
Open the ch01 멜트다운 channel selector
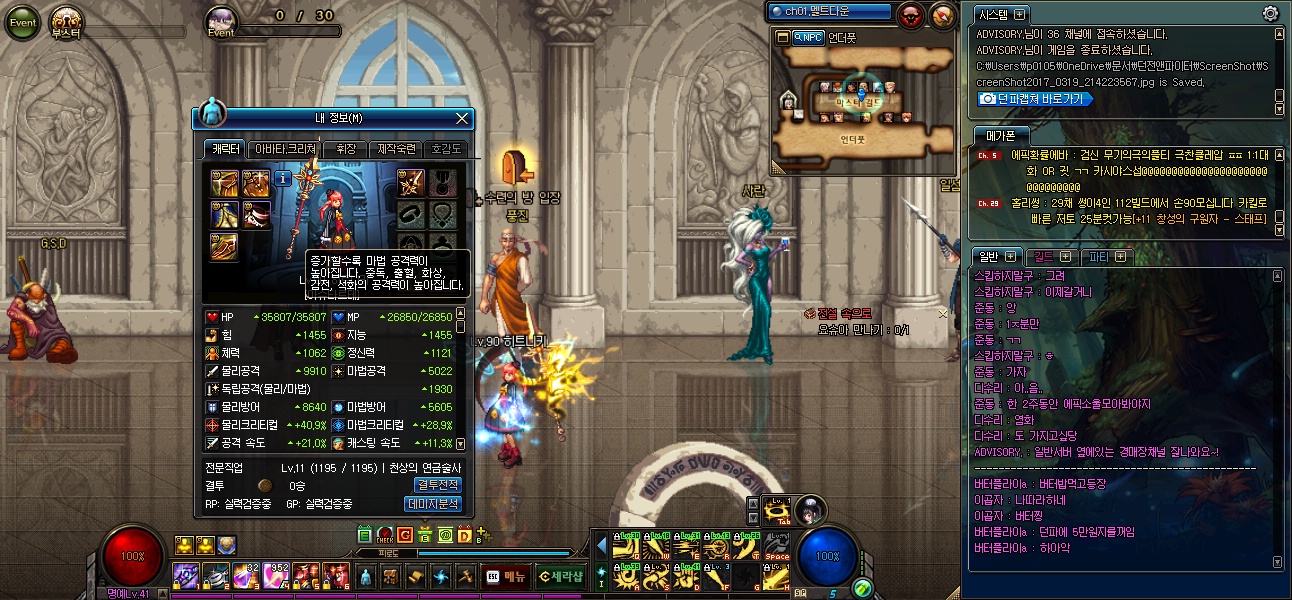pos(829,12)
